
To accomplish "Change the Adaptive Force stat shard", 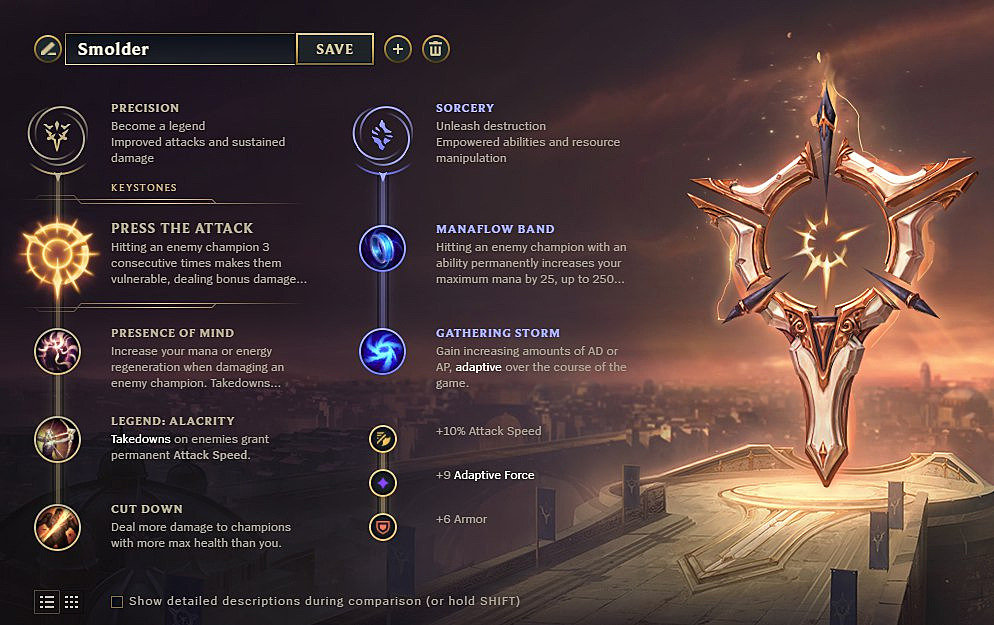I will tap(382, 483).
